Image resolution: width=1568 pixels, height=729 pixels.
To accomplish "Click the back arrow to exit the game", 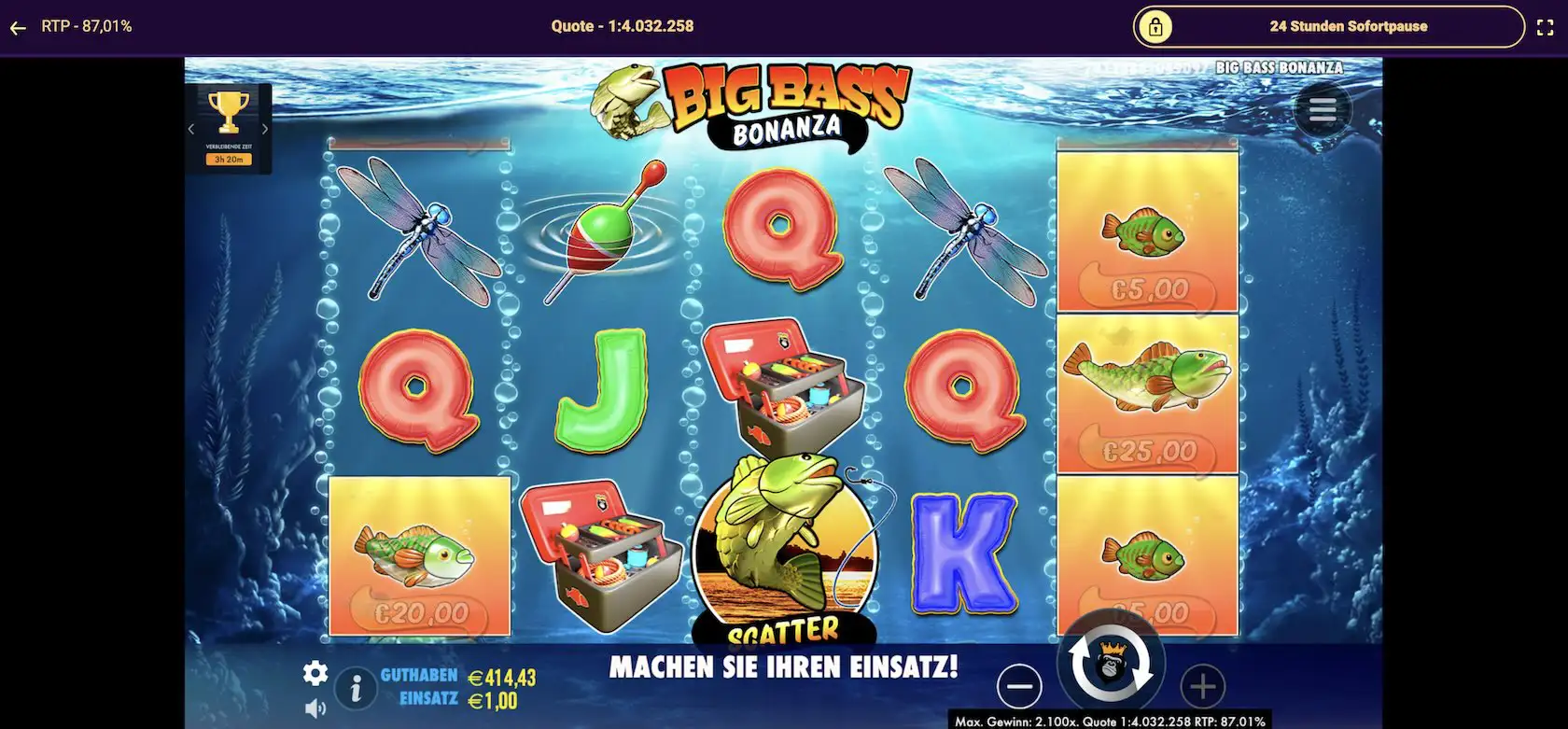I will (x=17, y=26).
